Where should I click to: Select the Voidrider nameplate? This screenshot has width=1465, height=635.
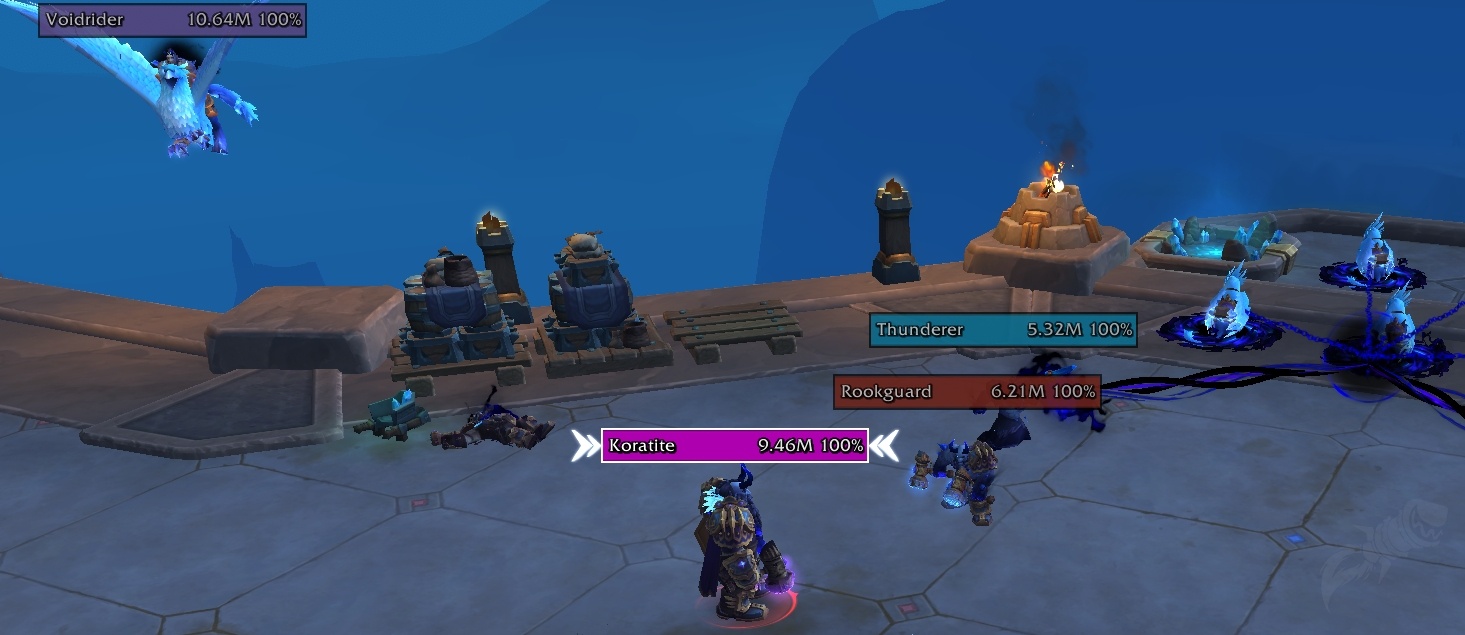(x=172, y=20)
